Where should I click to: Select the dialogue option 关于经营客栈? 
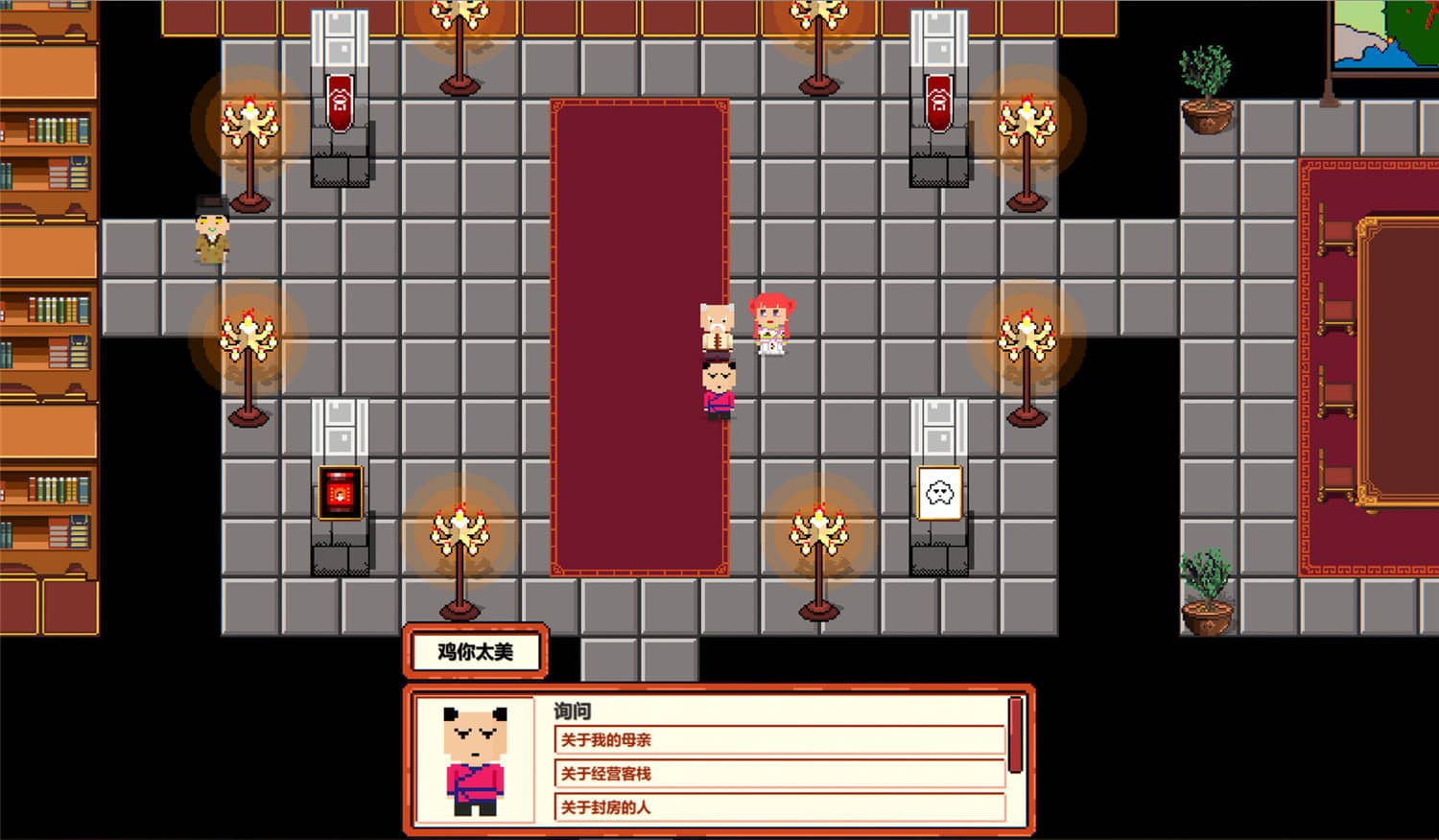[x=779, y=772]
